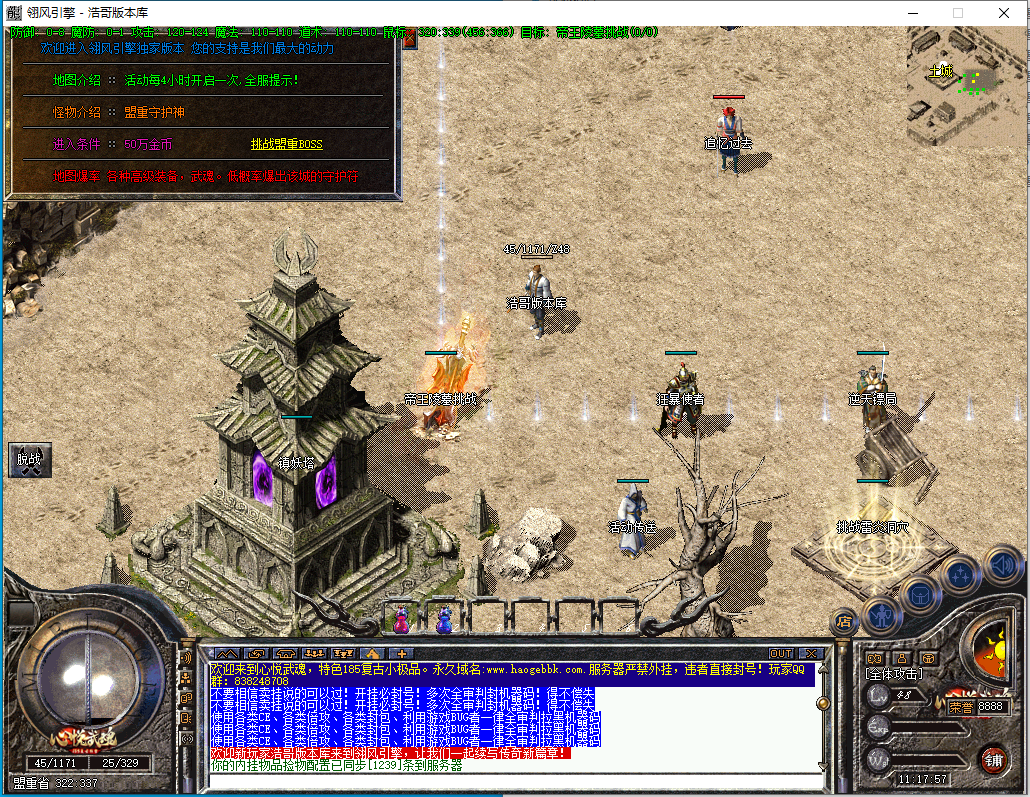Click the 挑战盟重BOSS link
This screenshot has height=797, width=1030.
coord(286,144)
